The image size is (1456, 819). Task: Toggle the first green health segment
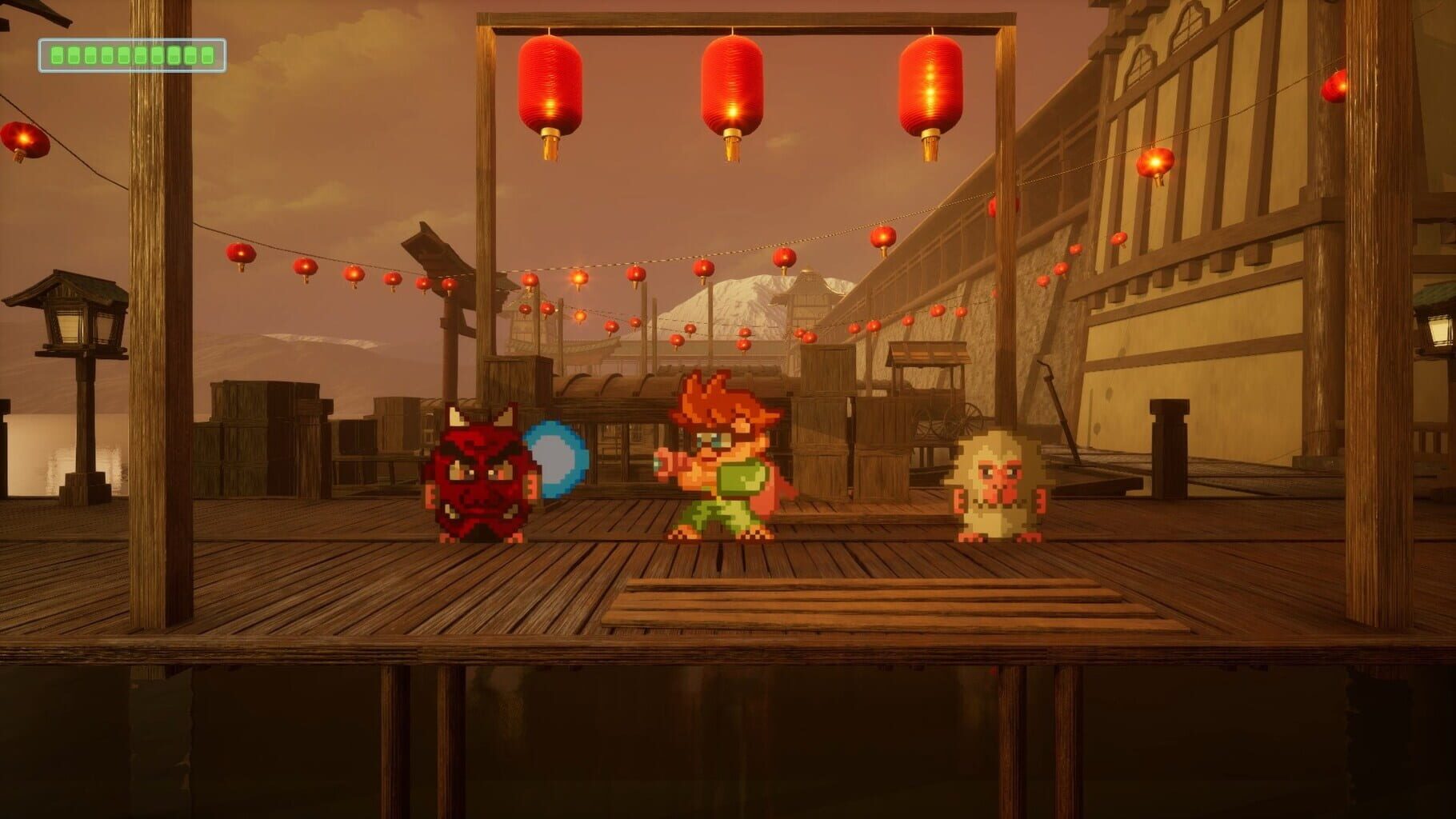tap(58, 54)
